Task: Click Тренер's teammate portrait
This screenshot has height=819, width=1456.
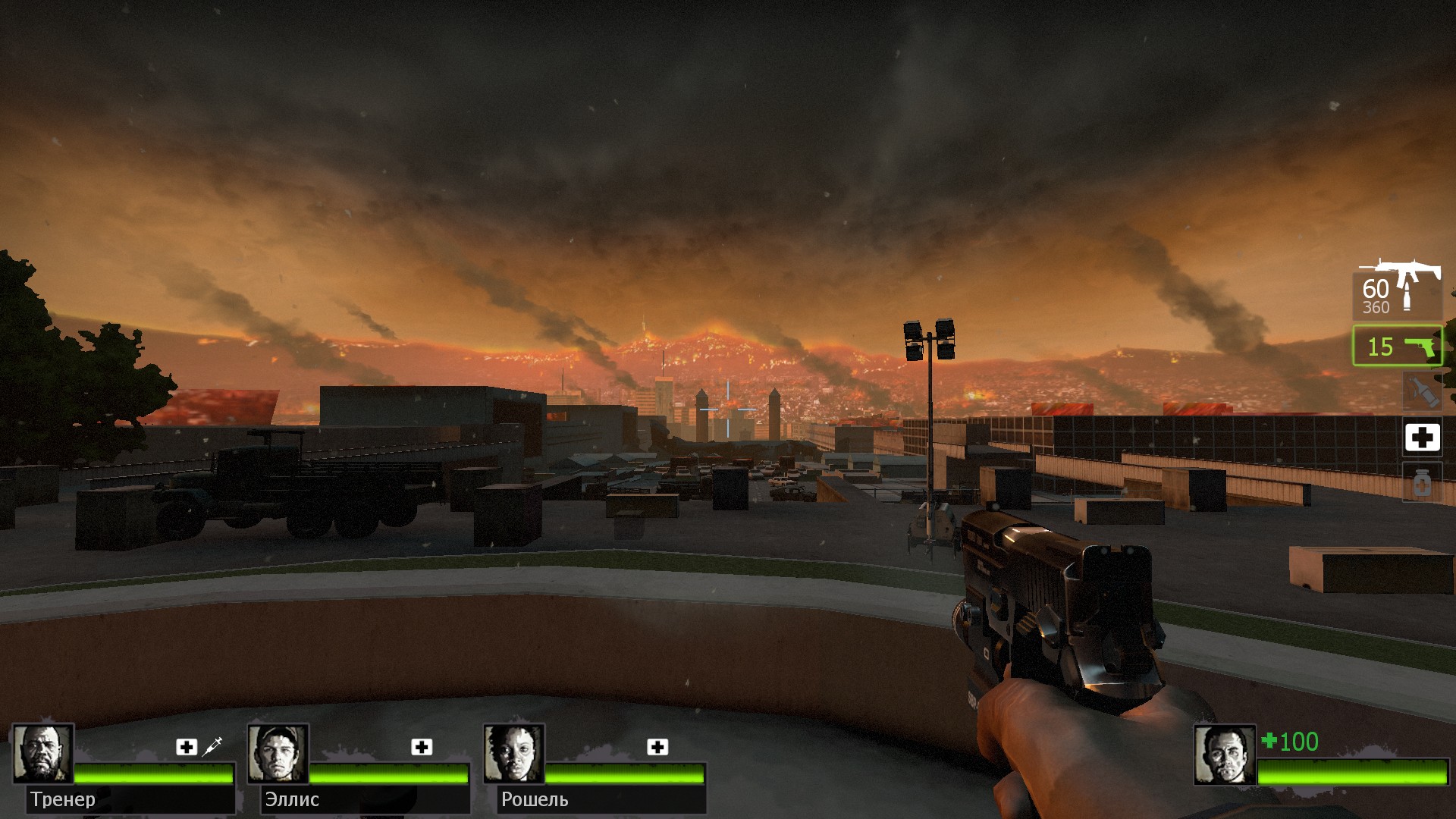Action: 42,754
